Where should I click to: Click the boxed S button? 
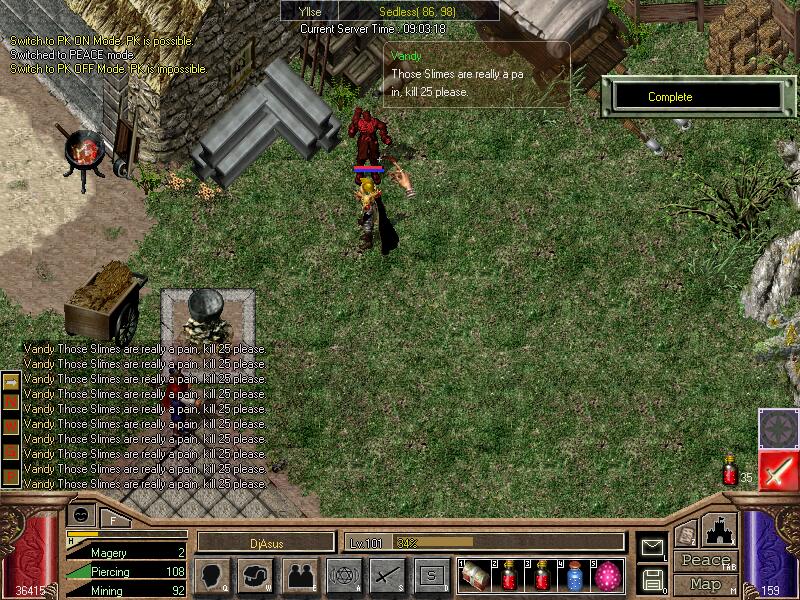point(432,576)
